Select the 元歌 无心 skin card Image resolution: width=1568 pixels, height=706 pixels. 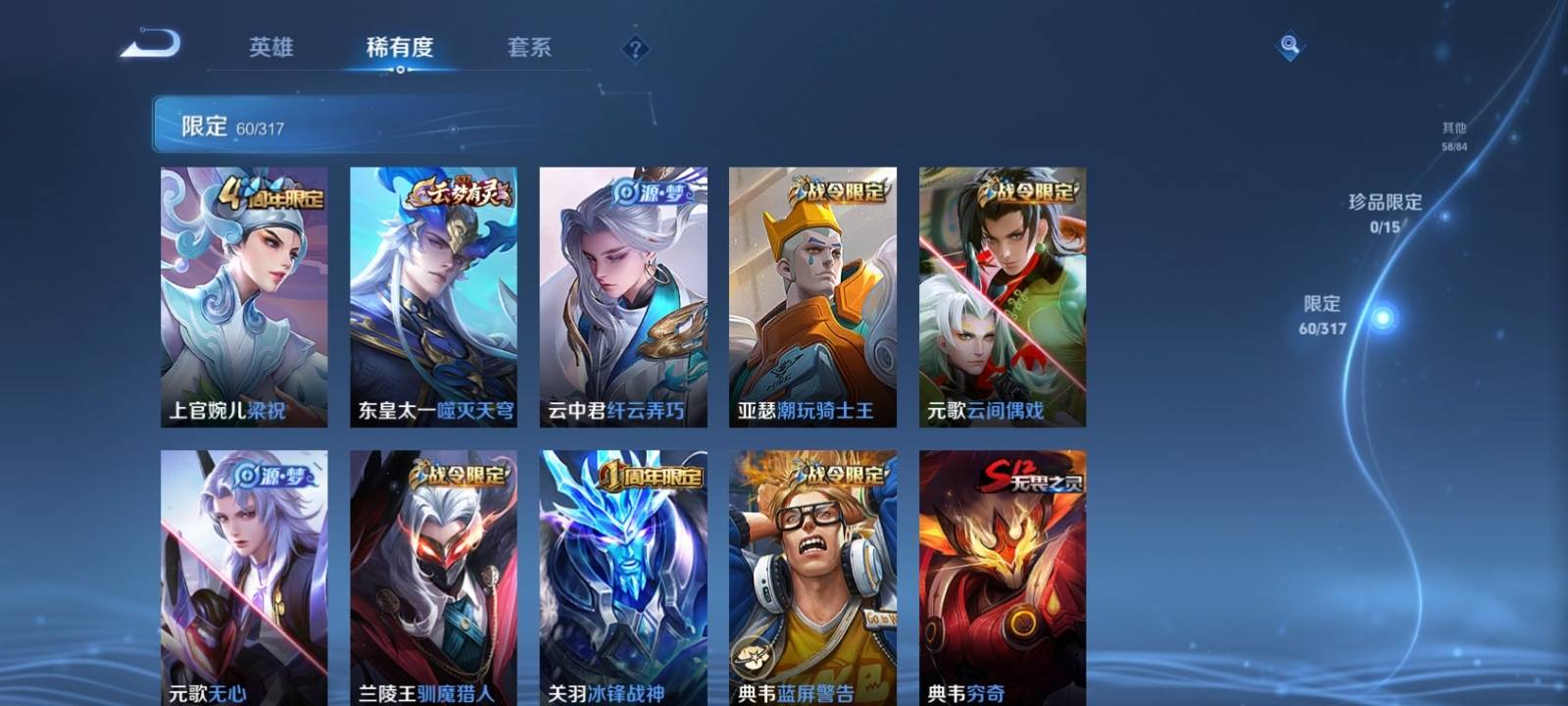244,579
